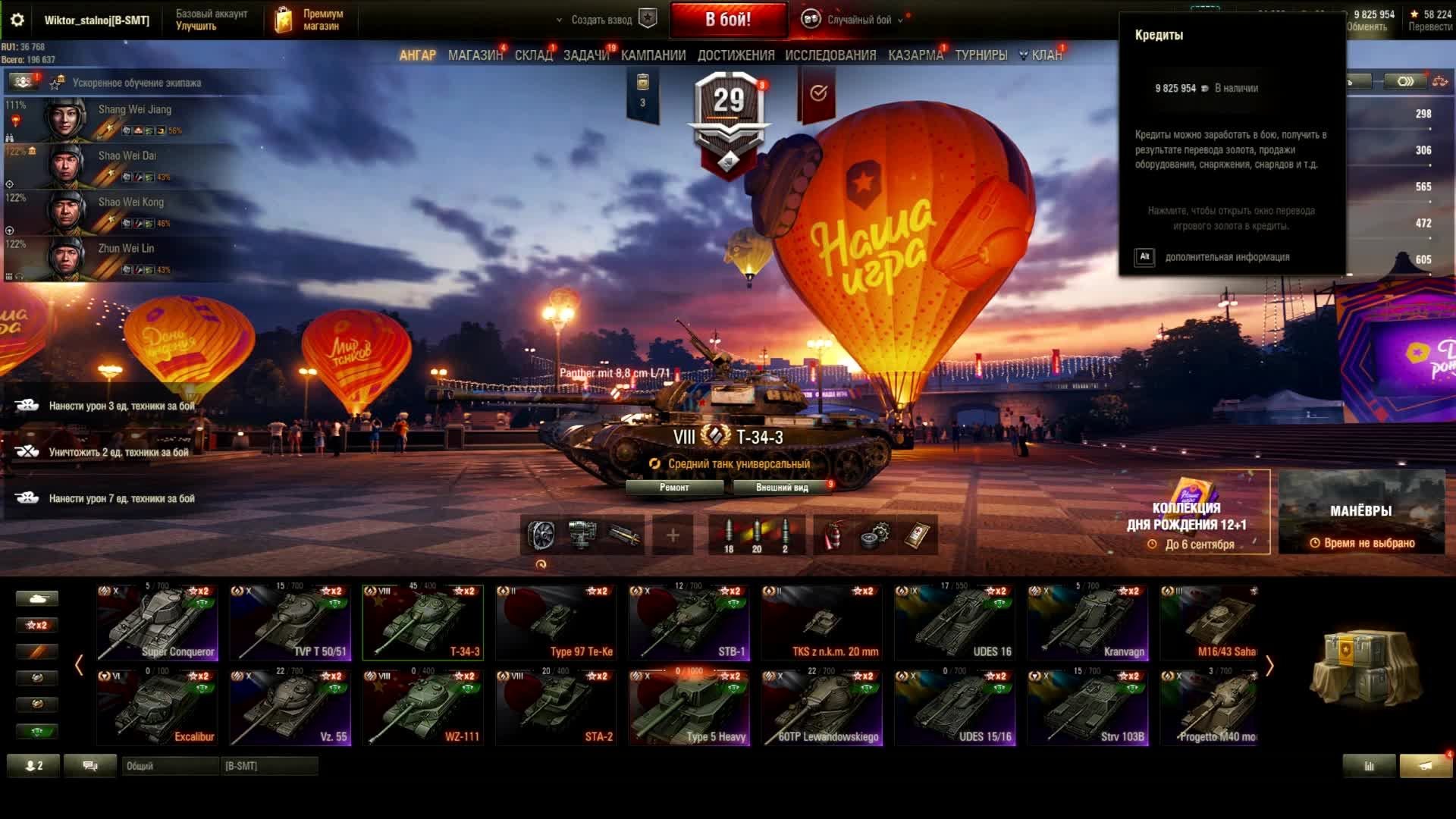Click the Ремонт repair button
The height and width of the screenshot is (819, 1456).
click(x=674, y=488)
